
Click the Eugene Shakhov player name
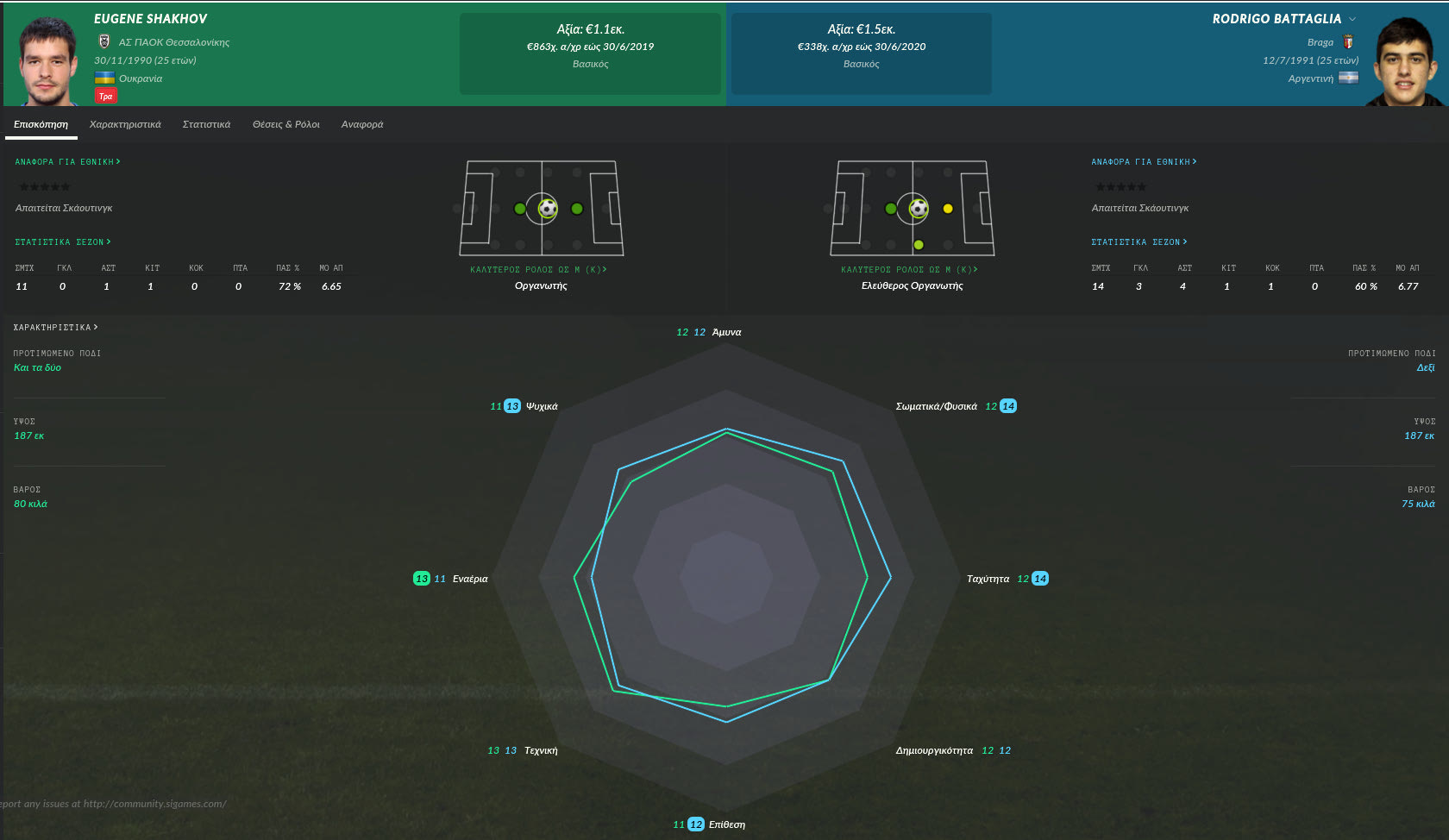pos(150,19)
